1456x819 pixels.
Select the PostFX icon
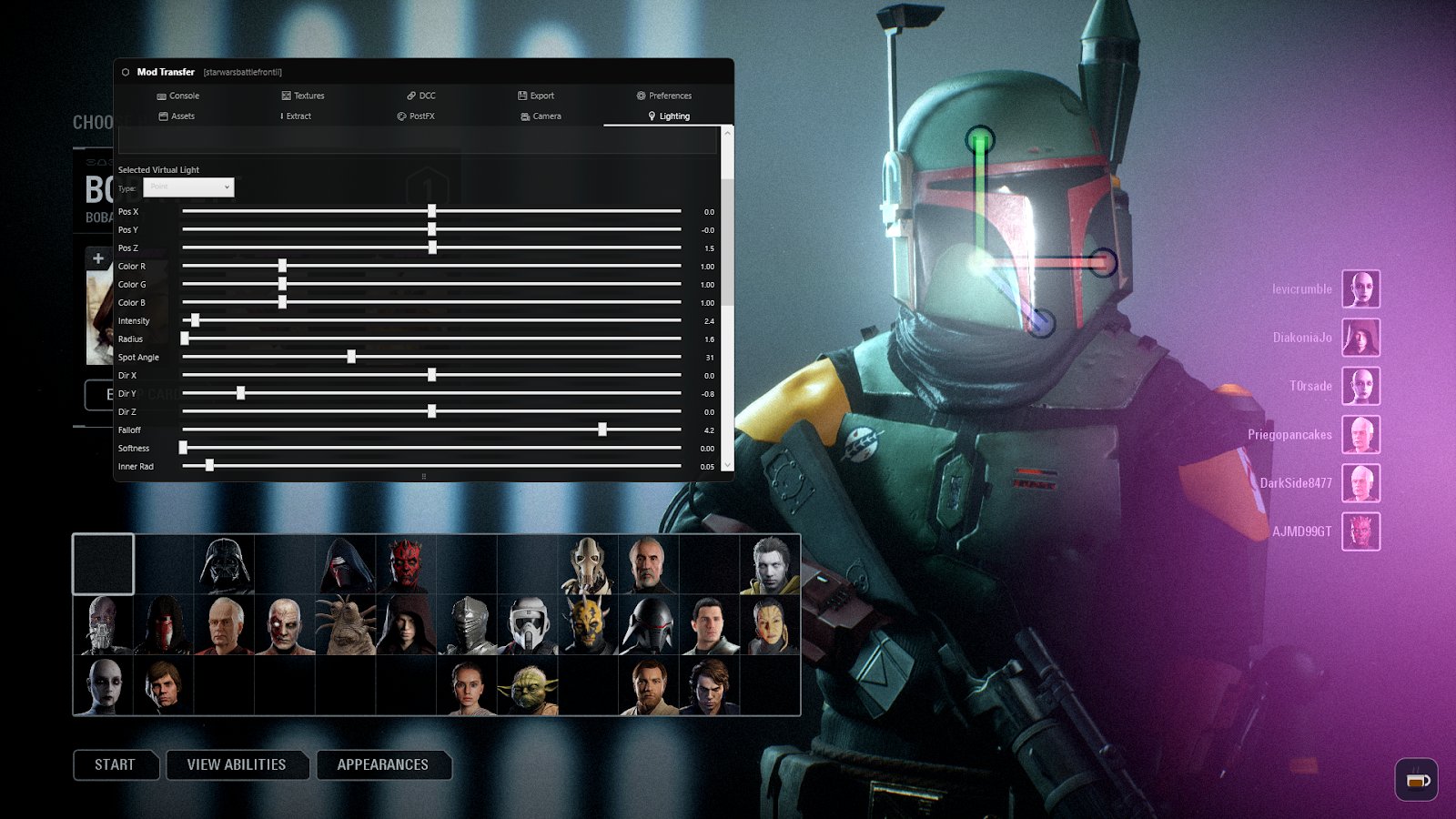pyautogui.click(x=400, y=116)
